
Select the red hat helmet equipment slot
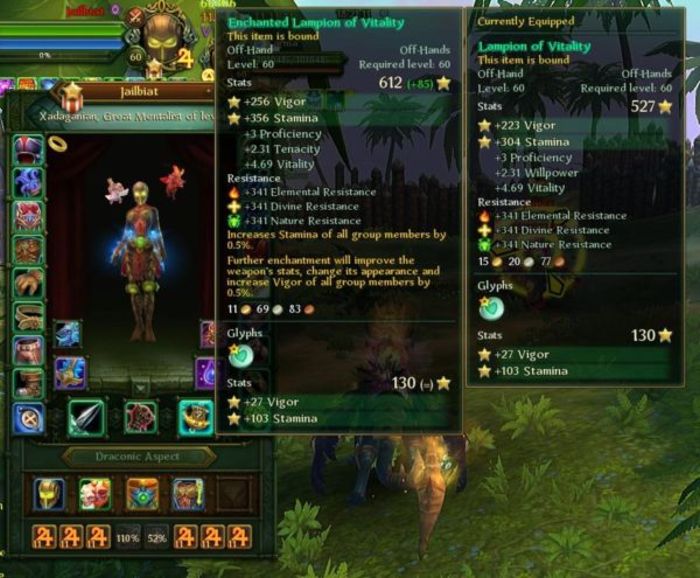[28, 150]
